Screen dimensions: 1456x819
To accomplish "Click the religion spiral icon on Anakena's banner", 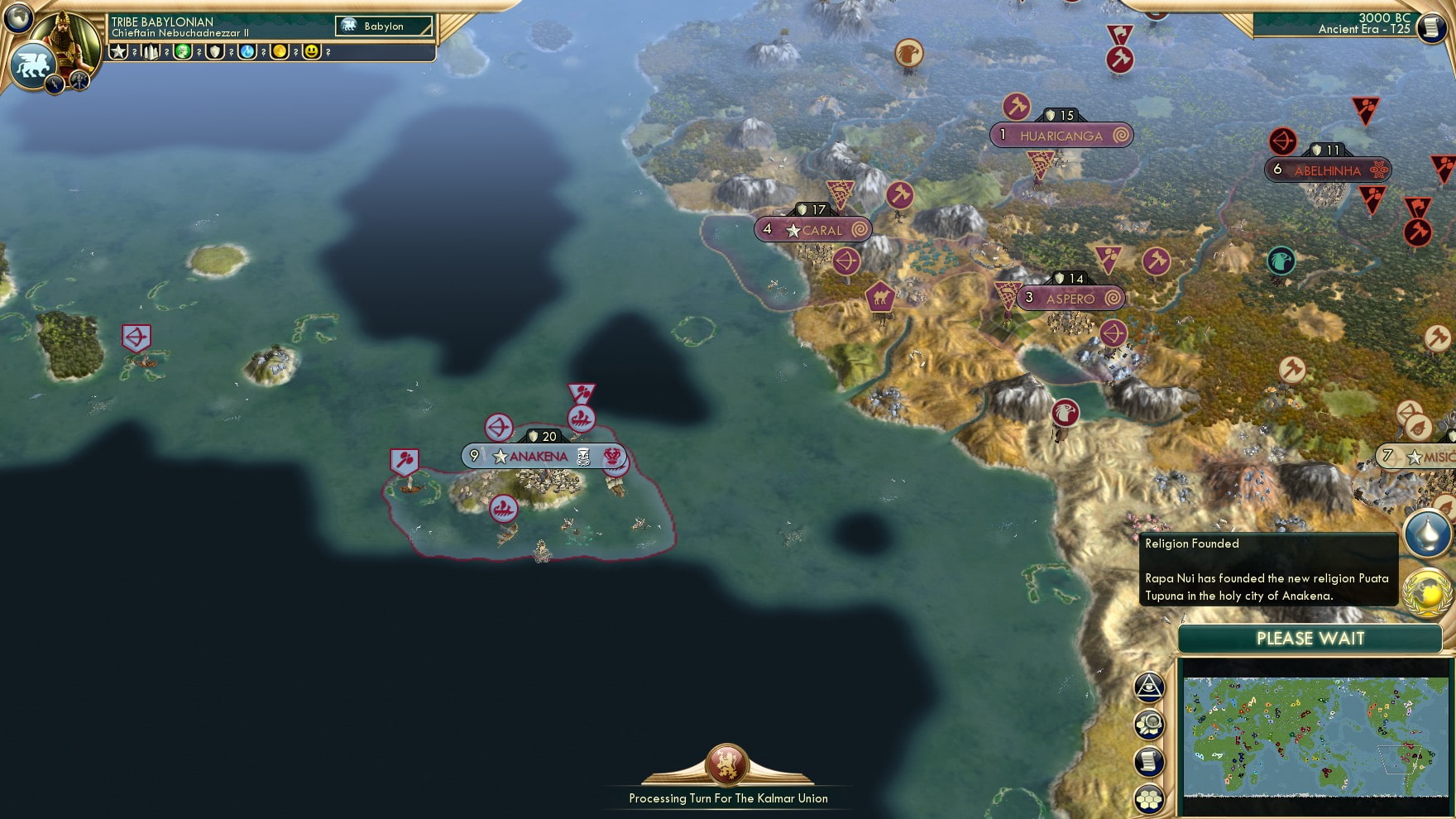I will pyautogui.click(x=612, y=456).
